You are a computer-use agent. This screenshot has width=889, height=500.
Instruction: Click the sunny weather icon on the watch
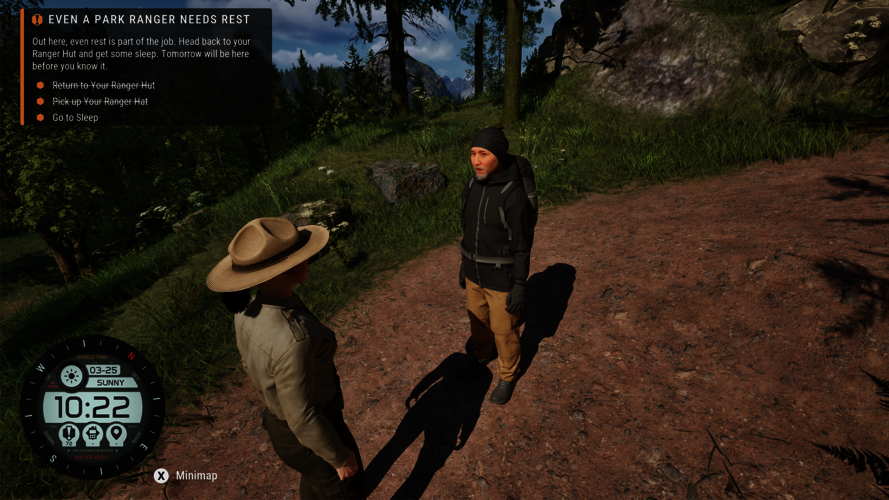coord(71,376)
